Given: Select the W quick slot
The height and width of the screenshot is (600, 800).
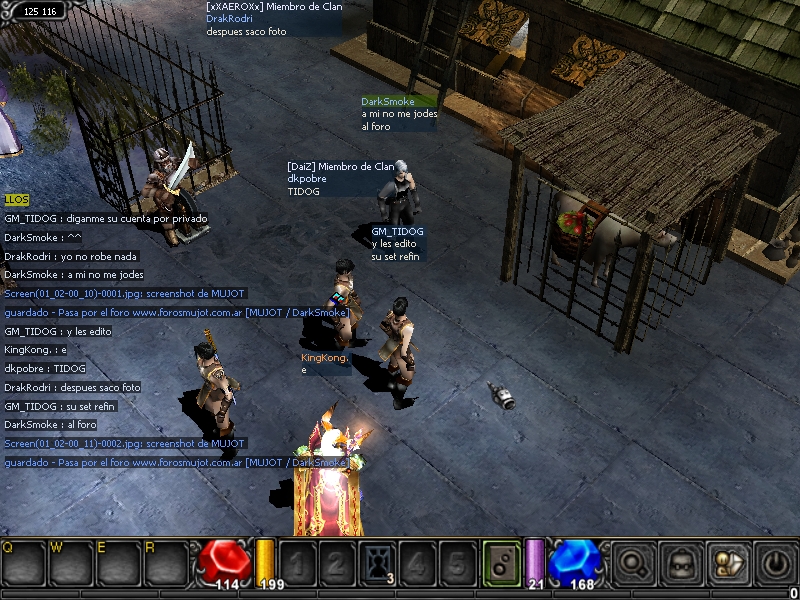Looking at the screenshot, I should click(71, 565).
